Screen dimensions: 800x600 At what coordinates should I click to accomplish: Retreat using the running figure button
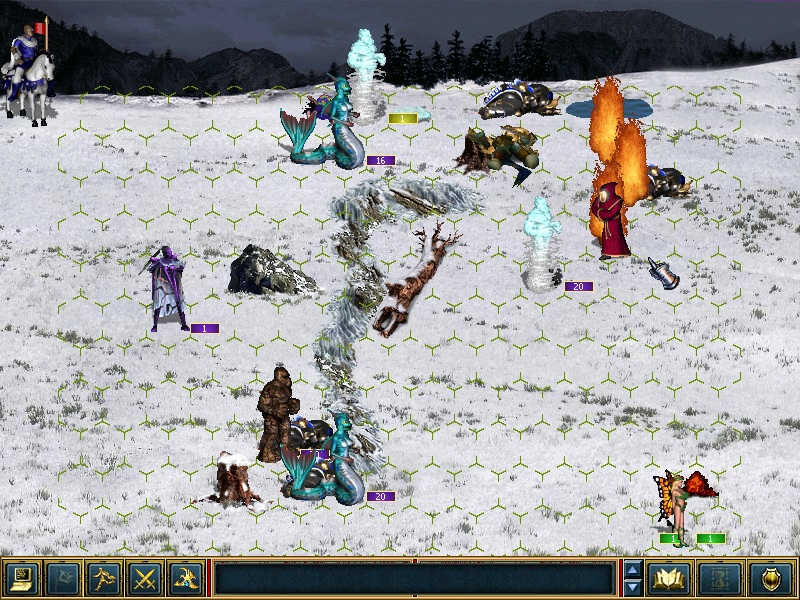tap(103, 578)
